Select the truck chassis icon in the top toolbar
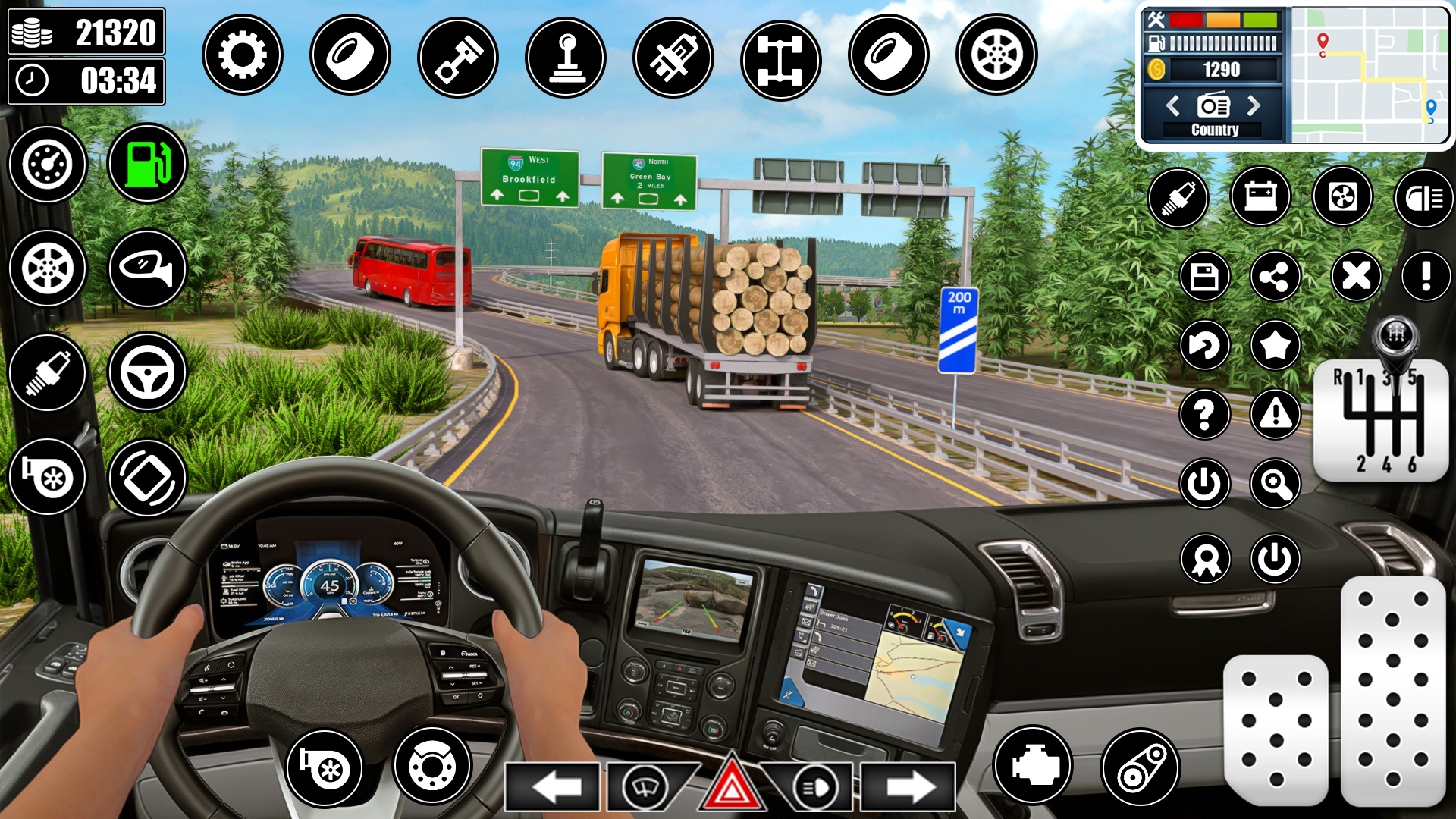The image size is (1456, 819). pyautogui.click(x=781, y=55)
